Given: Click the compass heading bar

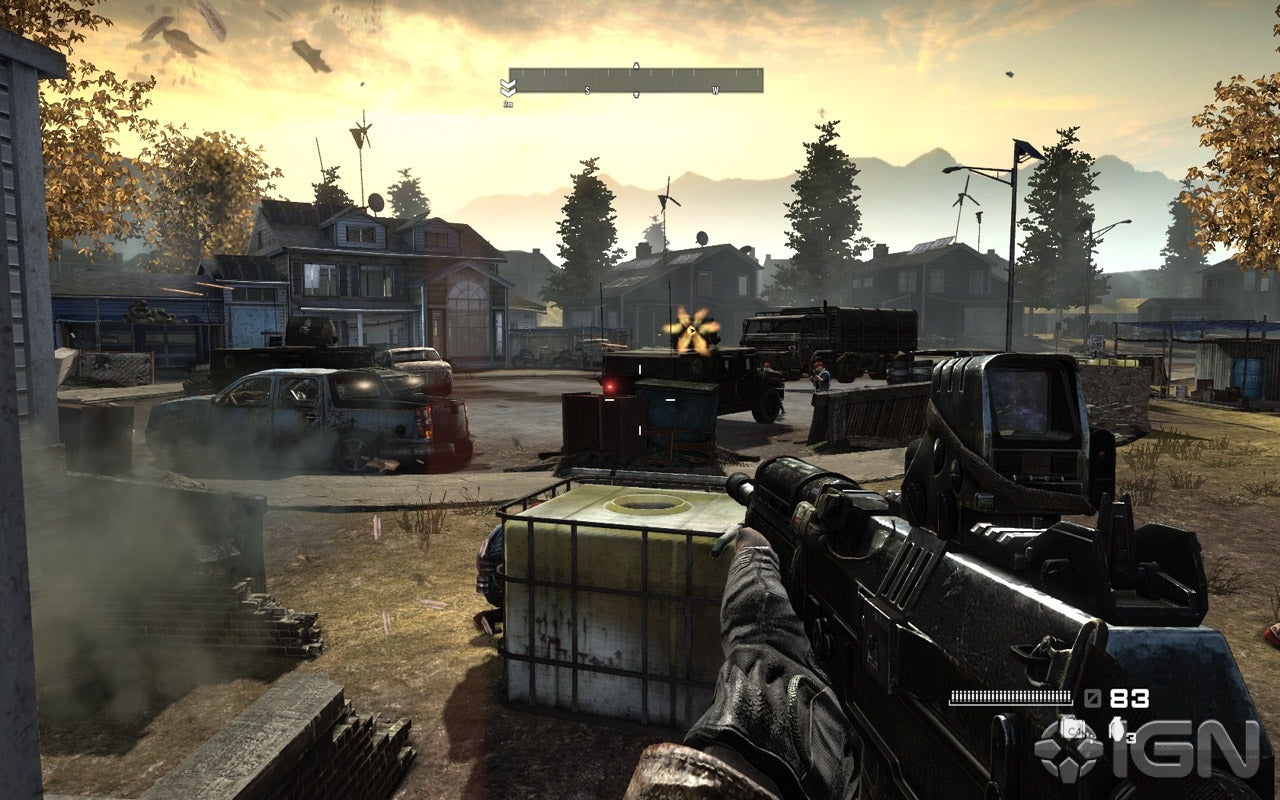Looking at the screenshot, I should 636,80.
